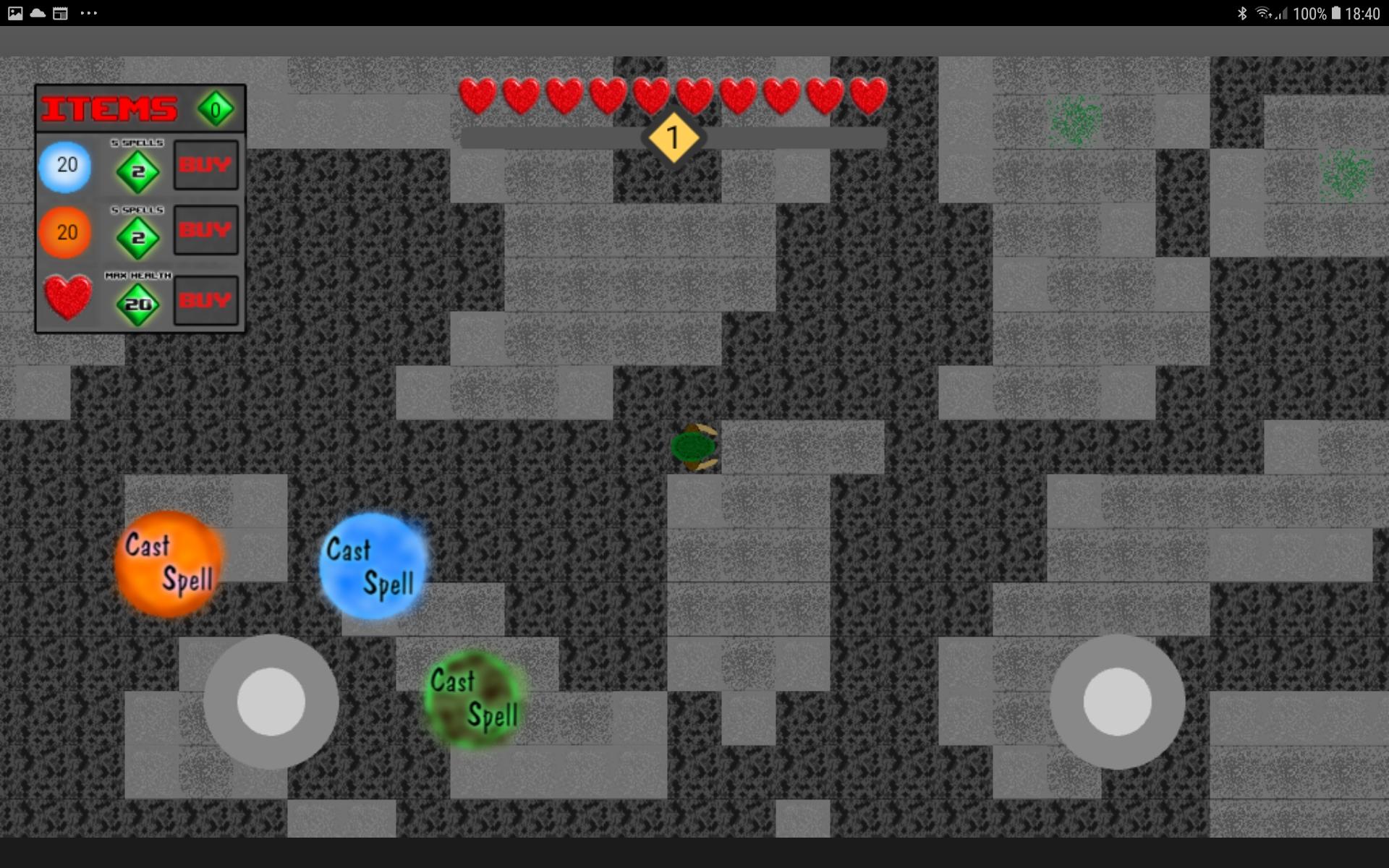Click the left movement joystick
The height and width of the screenshot is (868, 1389).
[271, 700]
